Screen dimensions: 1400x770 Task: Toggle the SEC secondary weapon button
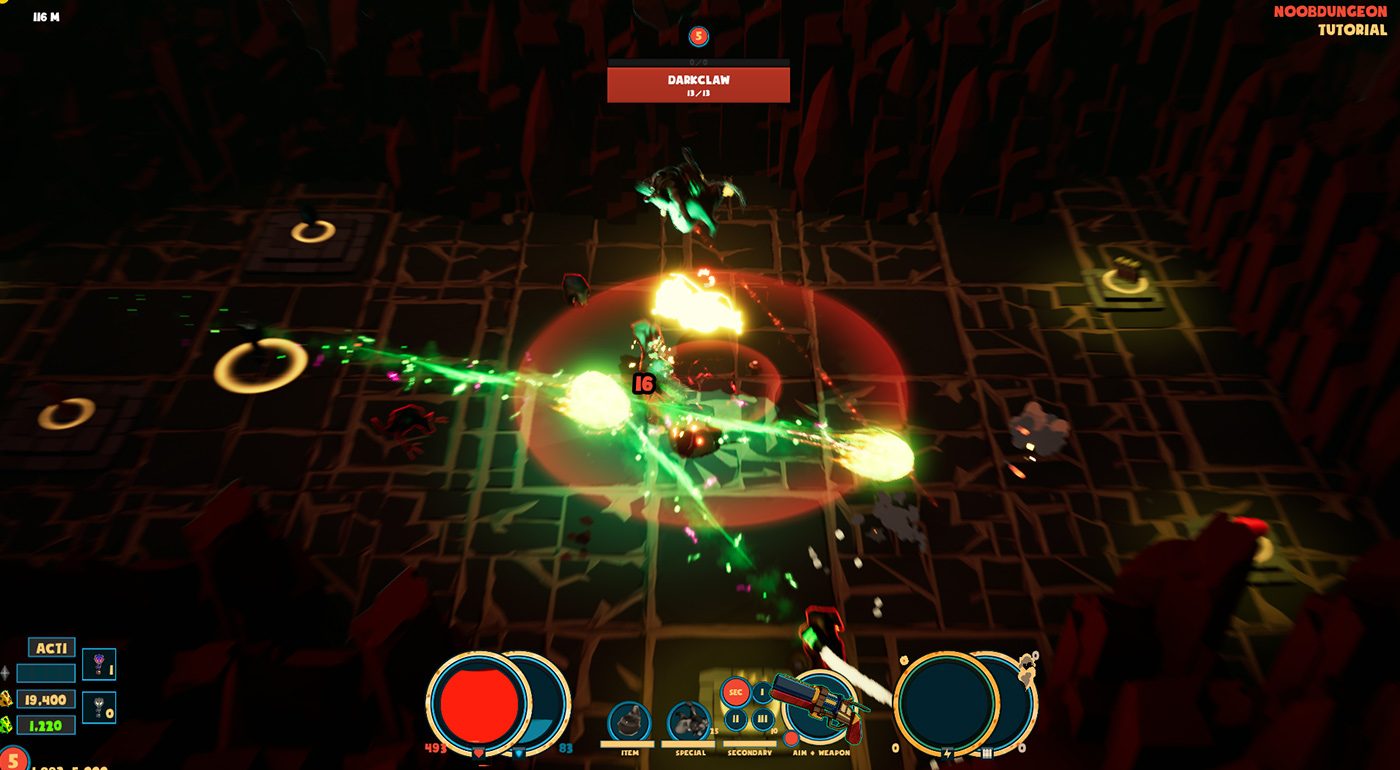point(735,691)
